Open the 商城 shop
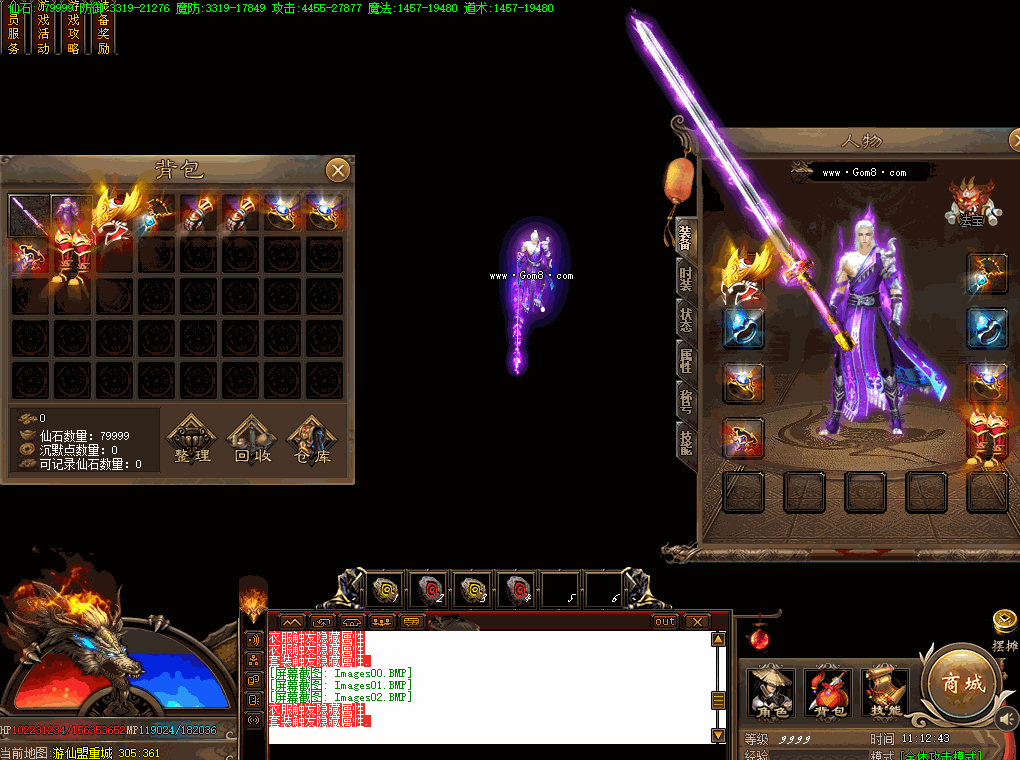Screen dimensions: 1020x760 click(x=962, y=684)
